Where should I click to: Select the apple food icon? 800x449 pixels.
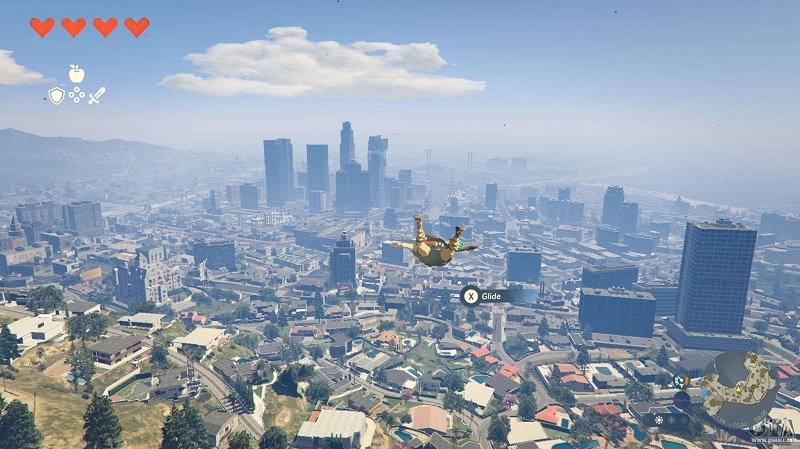click(x=76, y=73)
